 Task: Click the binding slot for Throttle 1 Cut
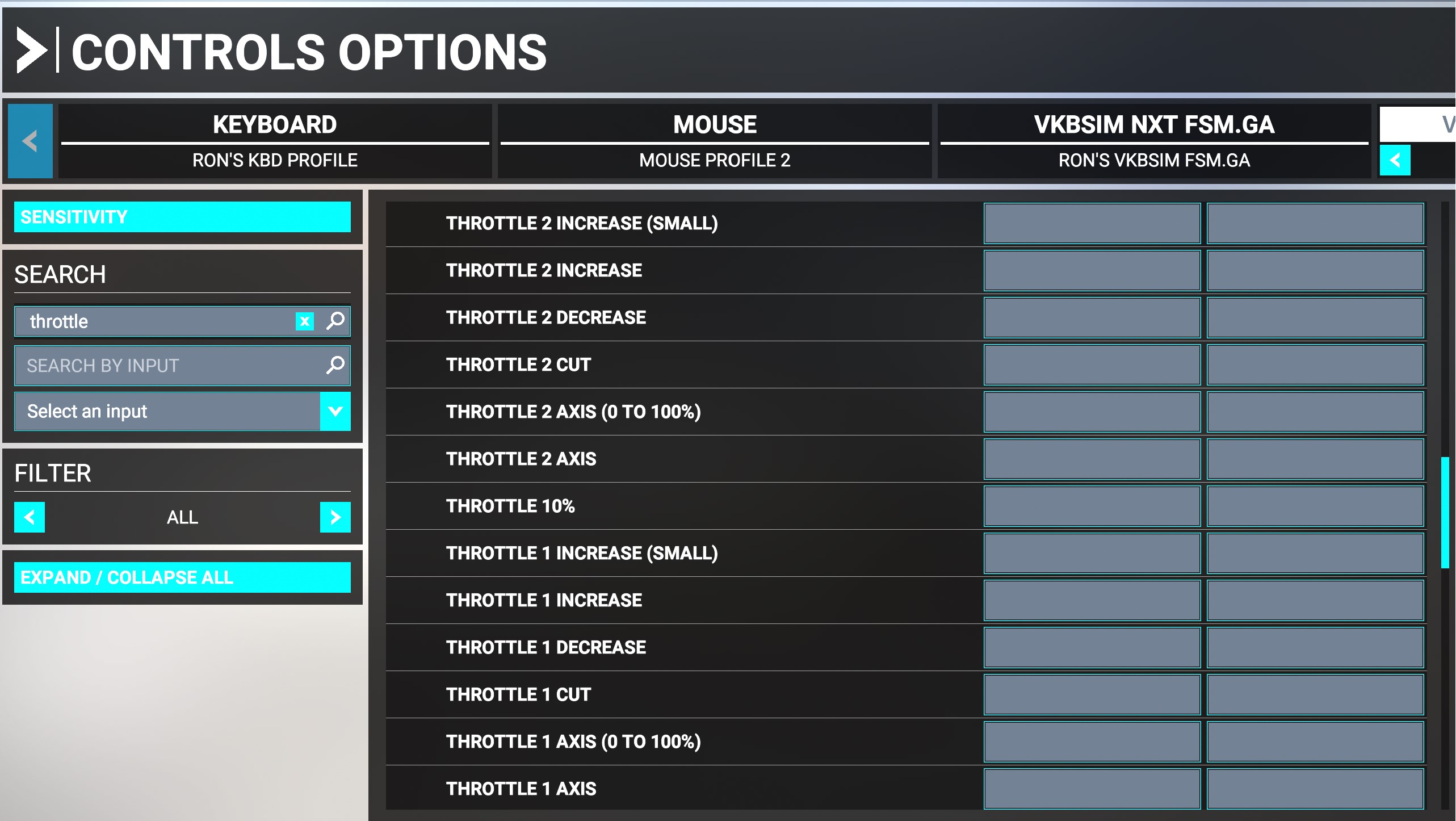click(x=1091, y=694)
